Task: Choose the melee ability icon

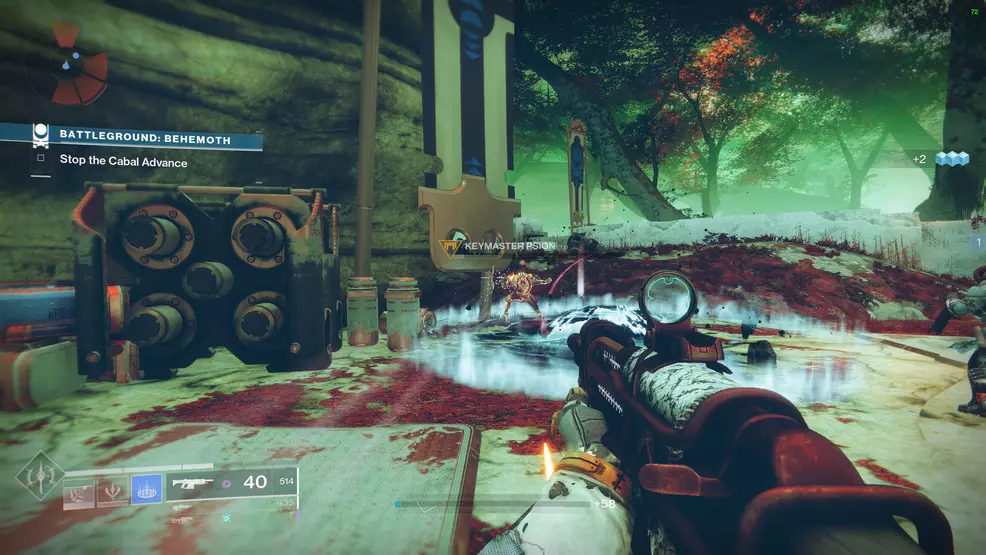Action: [112, 491]
